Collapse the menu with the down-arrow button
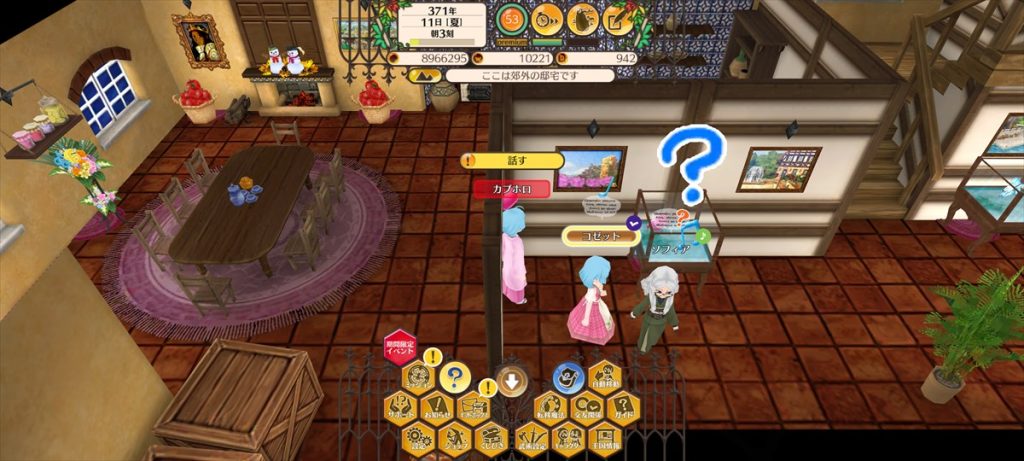Viewport: 1024px width, 461px height. click(511, 380)
